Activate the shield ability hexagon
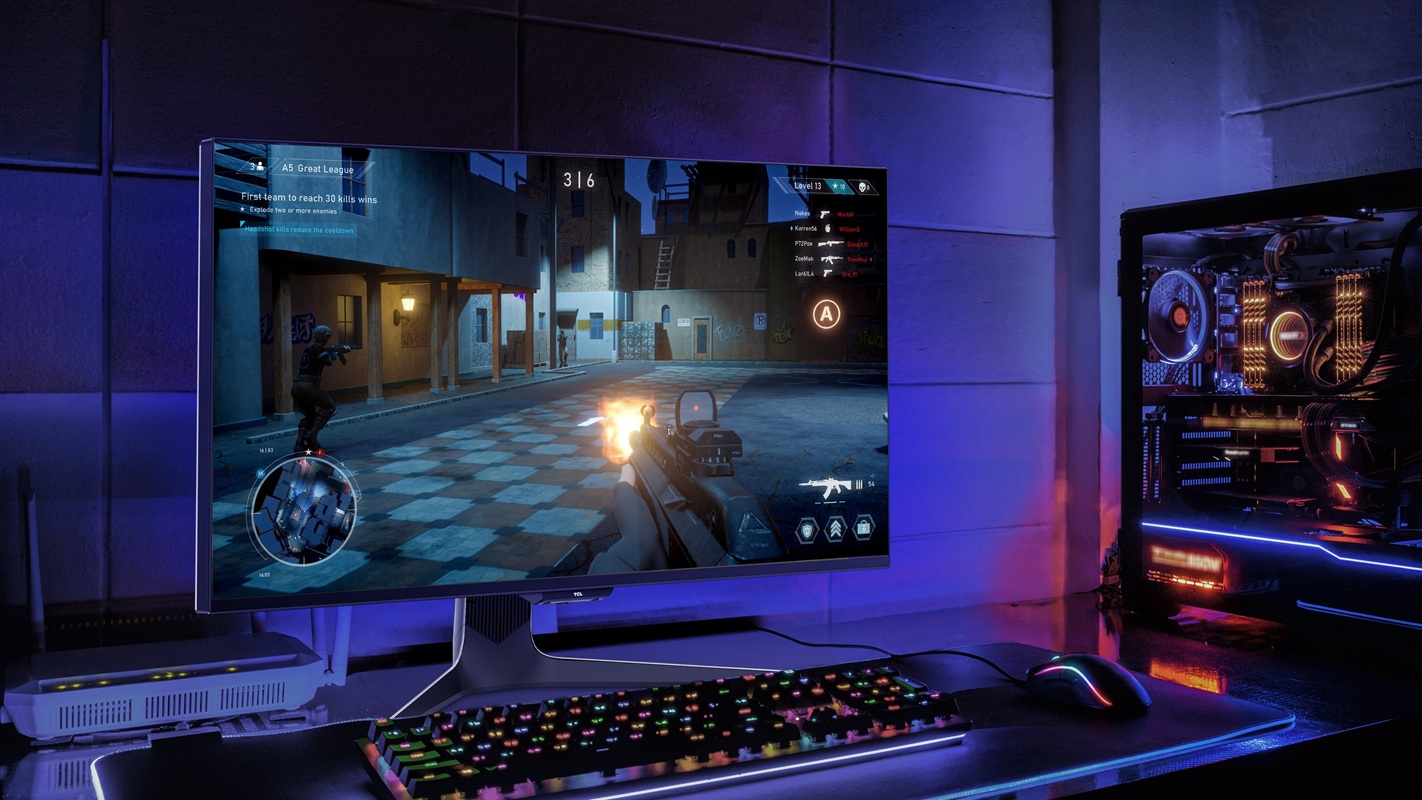 click(807, 529)
